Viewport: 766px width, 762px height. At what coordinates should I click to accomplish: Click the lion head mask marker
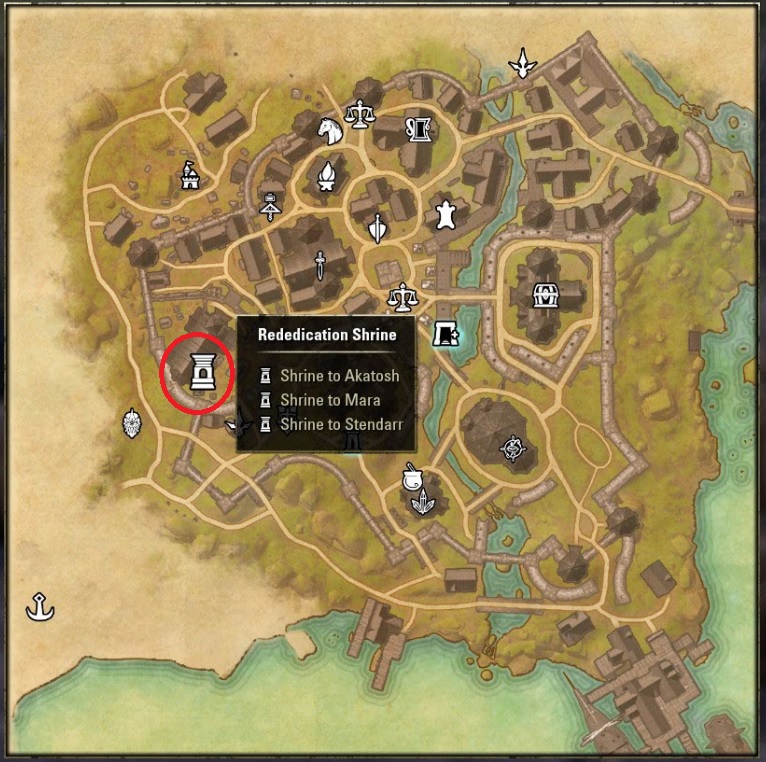[132, 424]
